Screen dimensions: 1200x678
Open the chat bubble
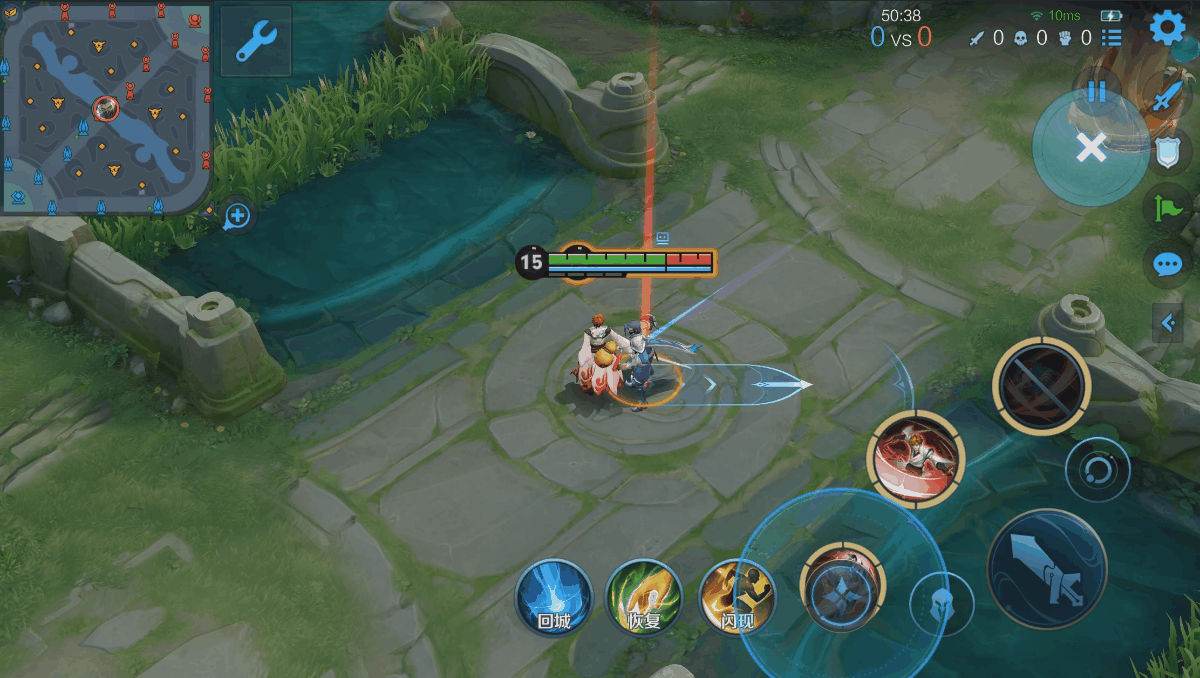(1167, 264)
